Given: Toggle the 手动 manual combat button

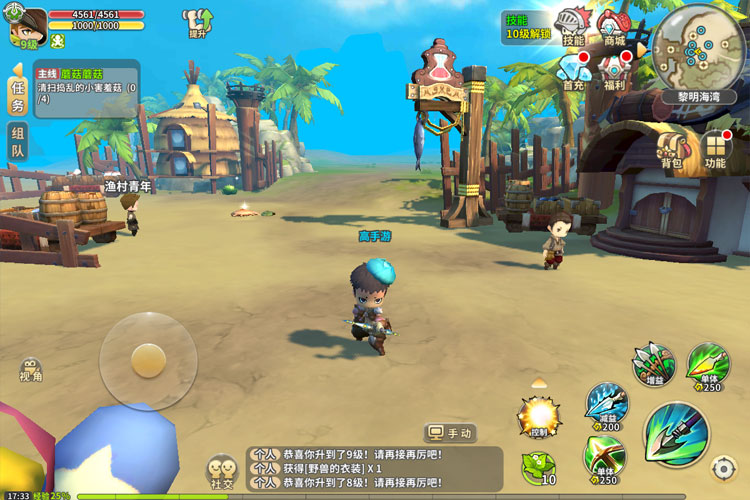Looking at the screenshot, I should (x=450, y=433).
